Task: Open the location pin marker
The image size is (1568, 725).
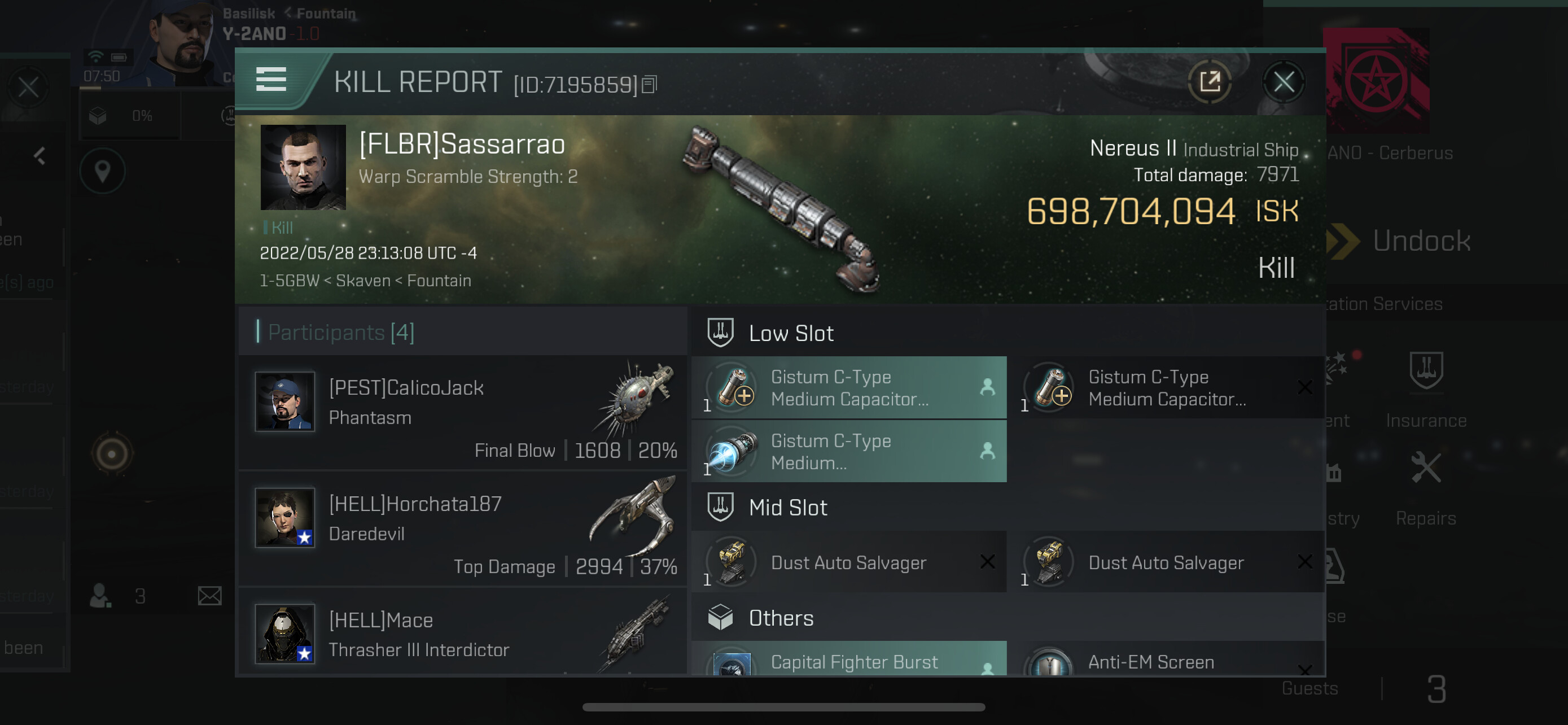Action: (102, 171)
